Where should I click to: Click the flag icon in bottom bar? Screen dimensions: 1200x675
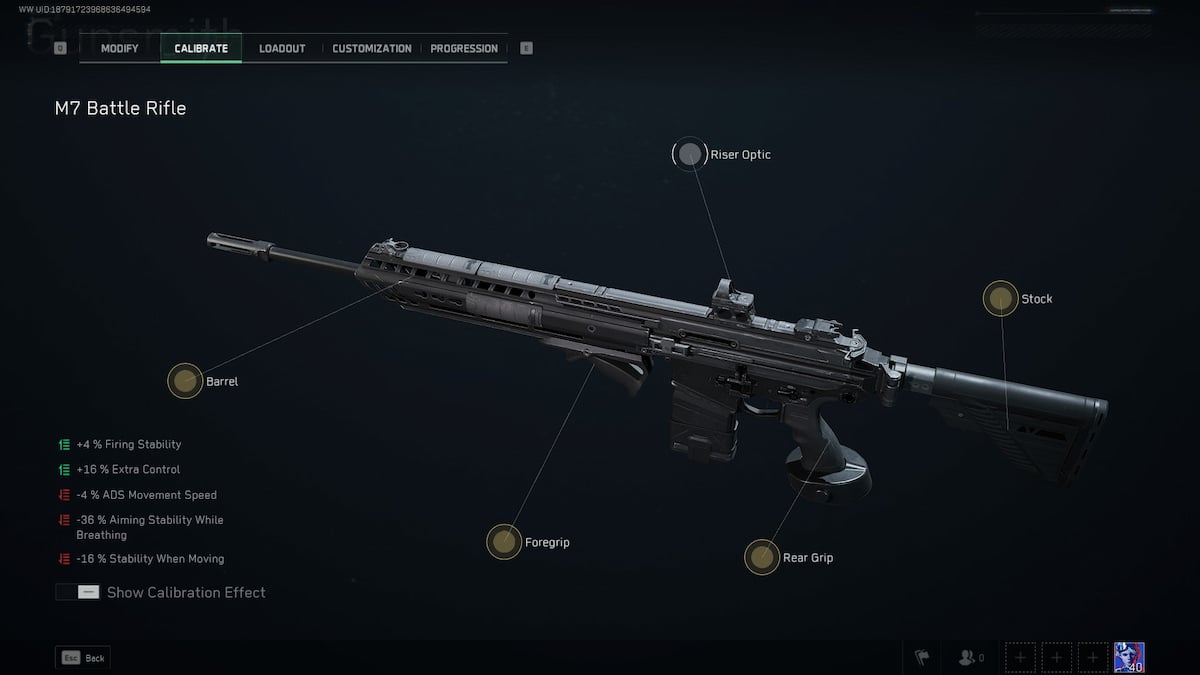point(922,658)
